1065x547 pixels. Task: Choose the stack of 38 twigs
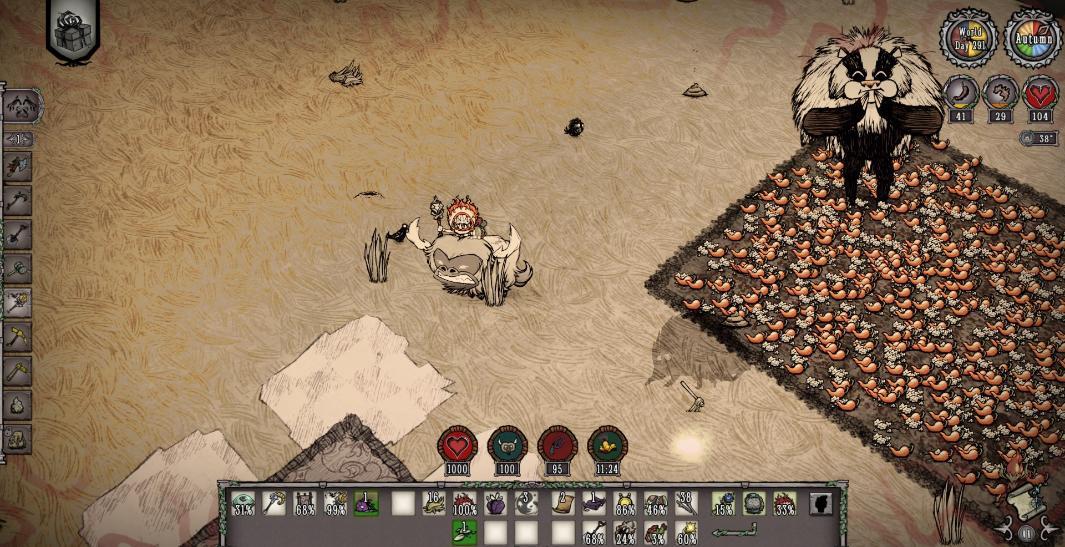[x=686, y=504]
